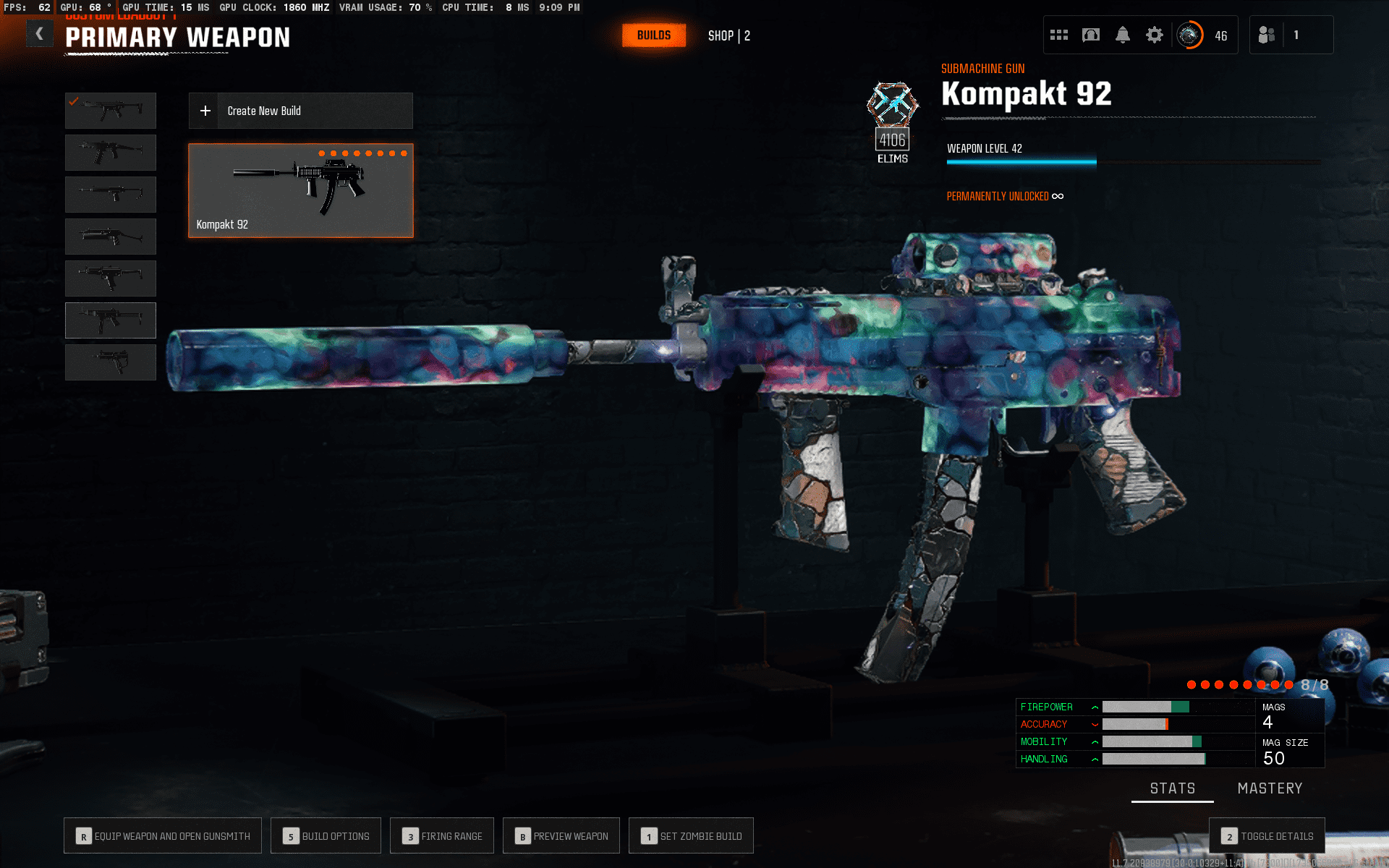Create a new build
This screenshot has height=868, width=1389.
point(300,111)
